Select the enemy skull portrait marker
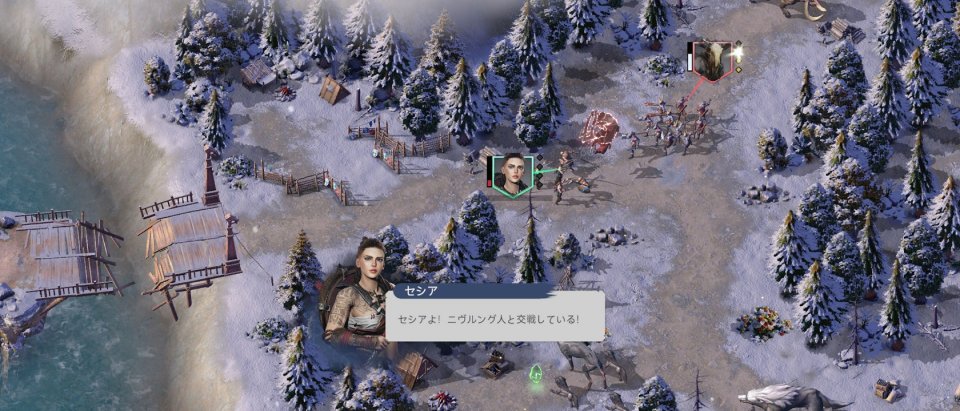The width and height of the screenshot is (960, 411). [713, 58]
